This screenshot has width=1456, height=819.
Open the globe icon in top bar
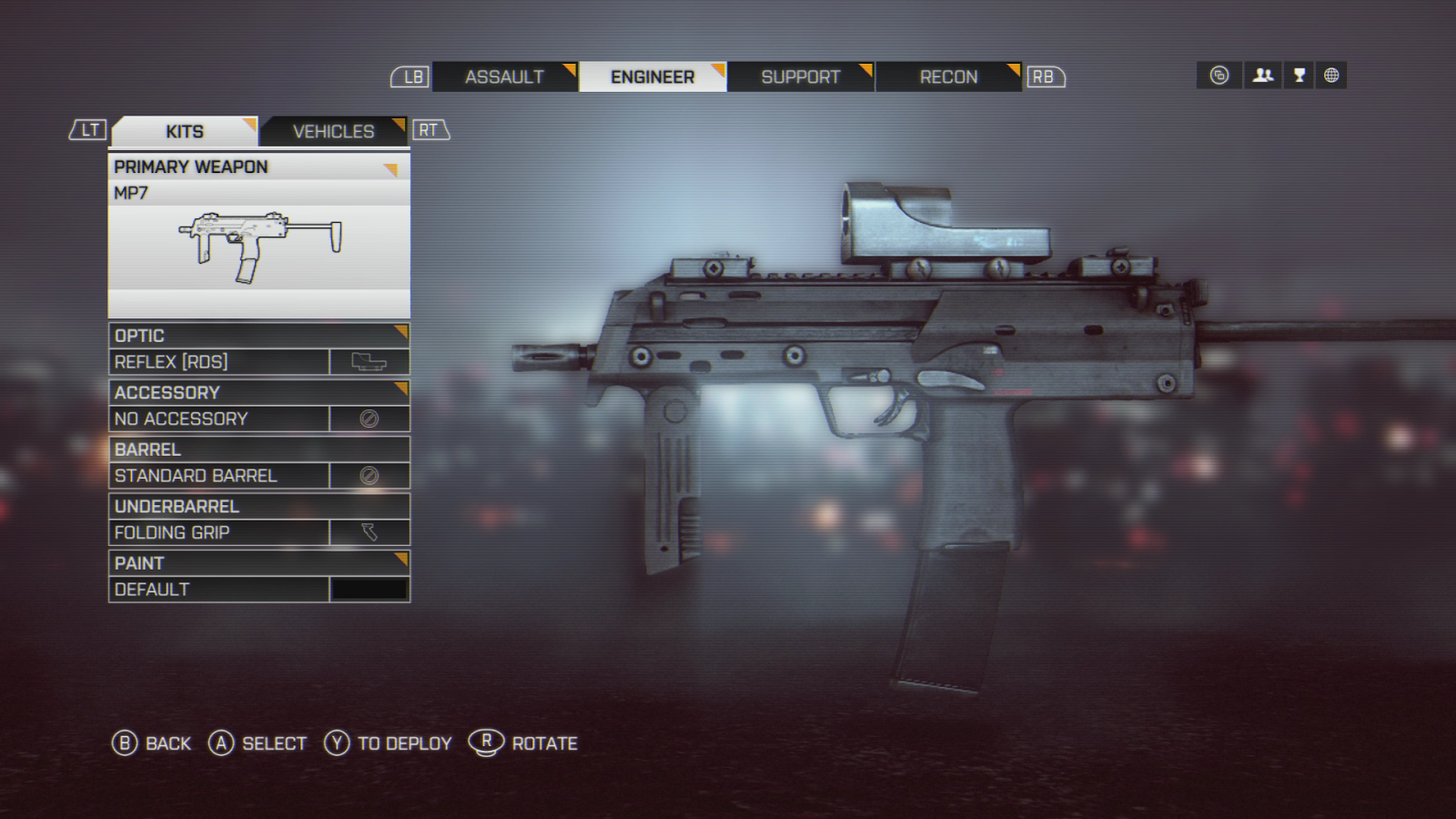pos(1331,76)
